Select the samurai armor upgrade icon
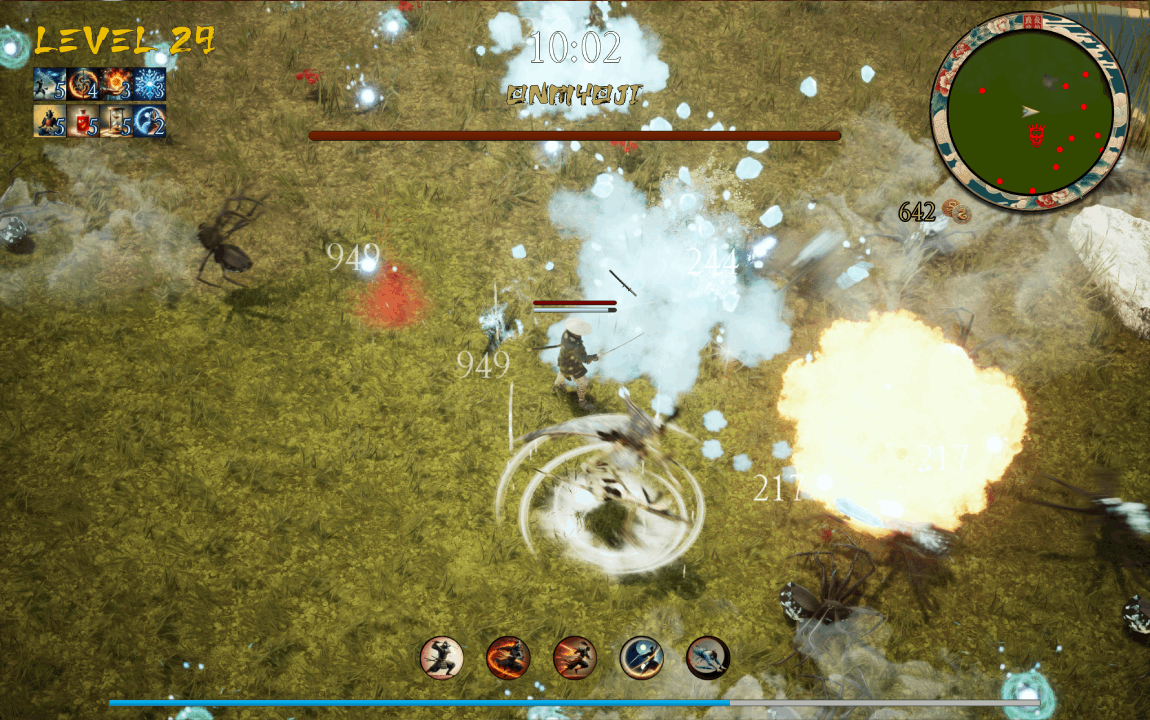 point(50,120)
